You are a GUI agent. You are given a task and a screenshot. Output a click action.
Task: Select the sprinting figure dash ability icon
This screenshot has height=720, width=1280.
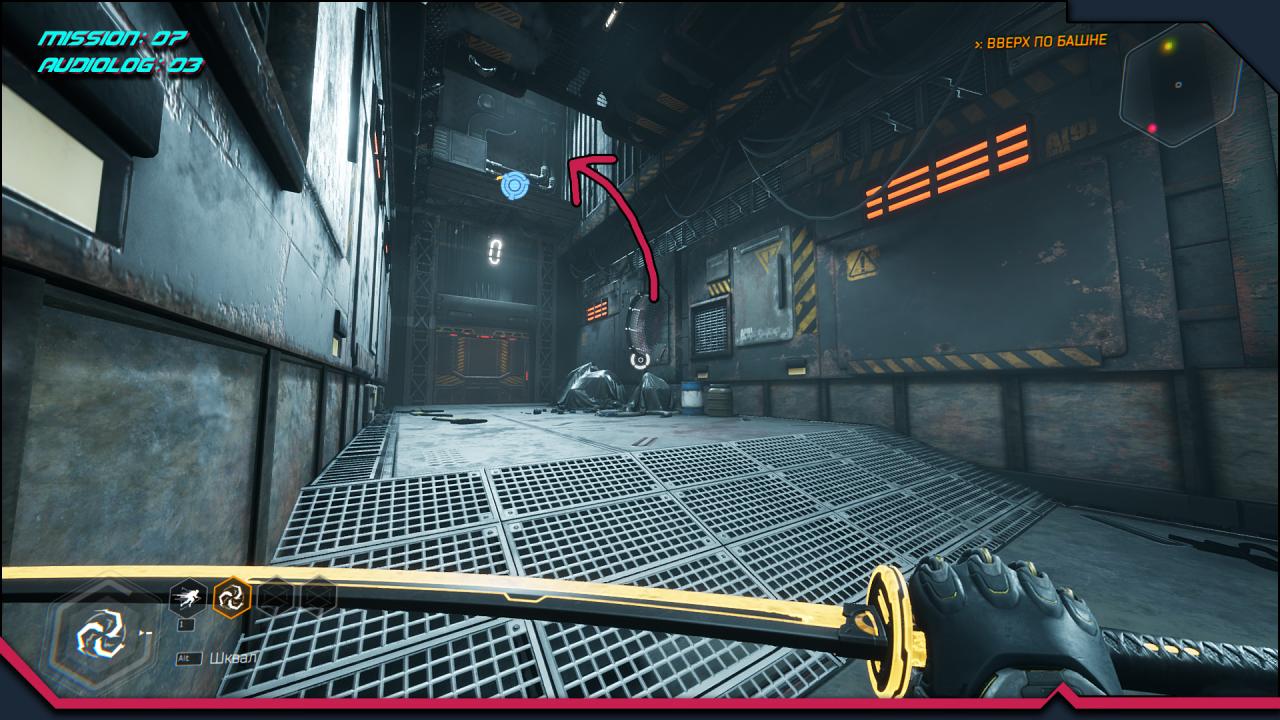pos(188,598)
